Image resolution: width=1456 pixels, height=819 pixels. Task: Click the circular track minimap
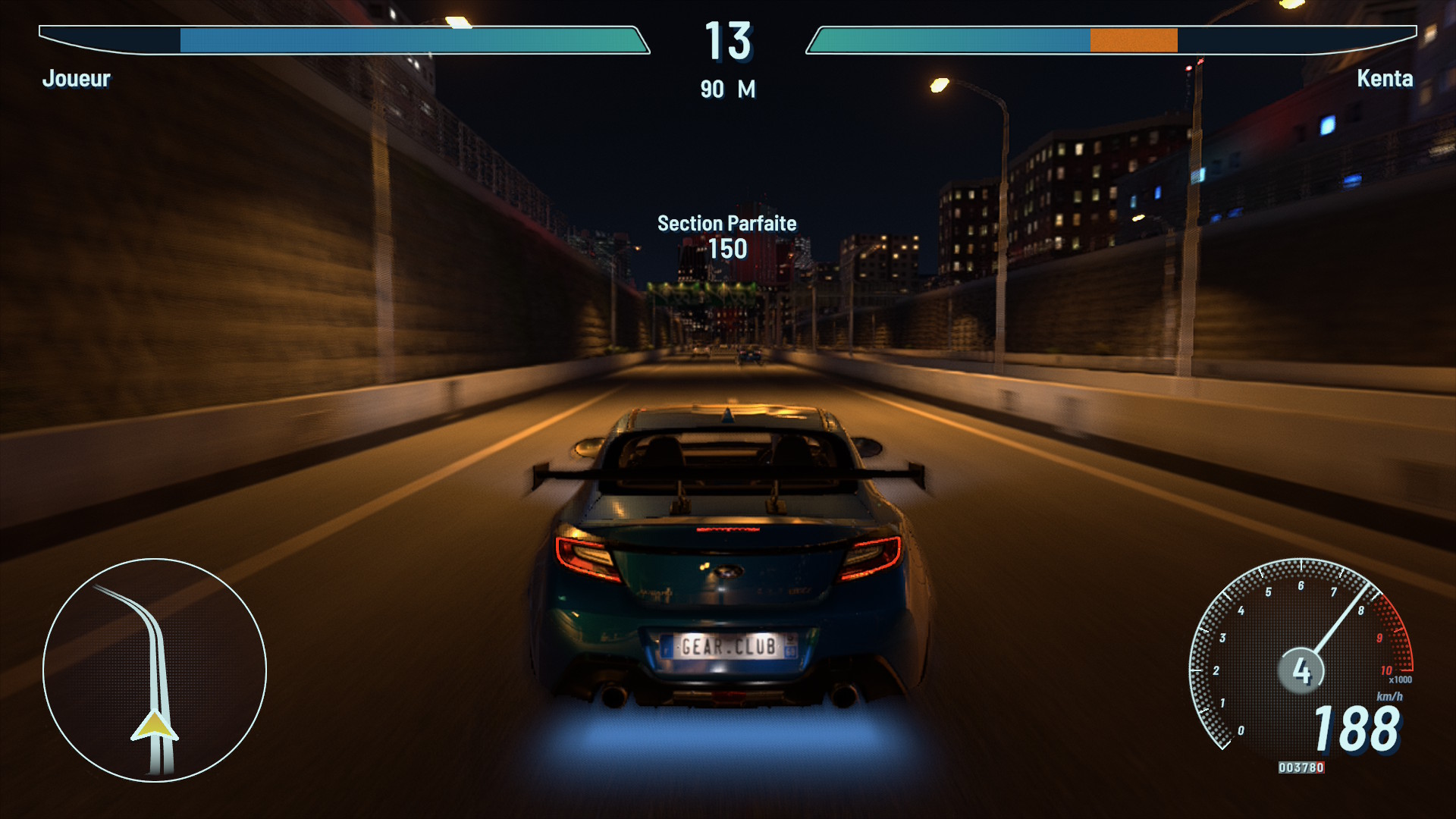click(155, 670)
